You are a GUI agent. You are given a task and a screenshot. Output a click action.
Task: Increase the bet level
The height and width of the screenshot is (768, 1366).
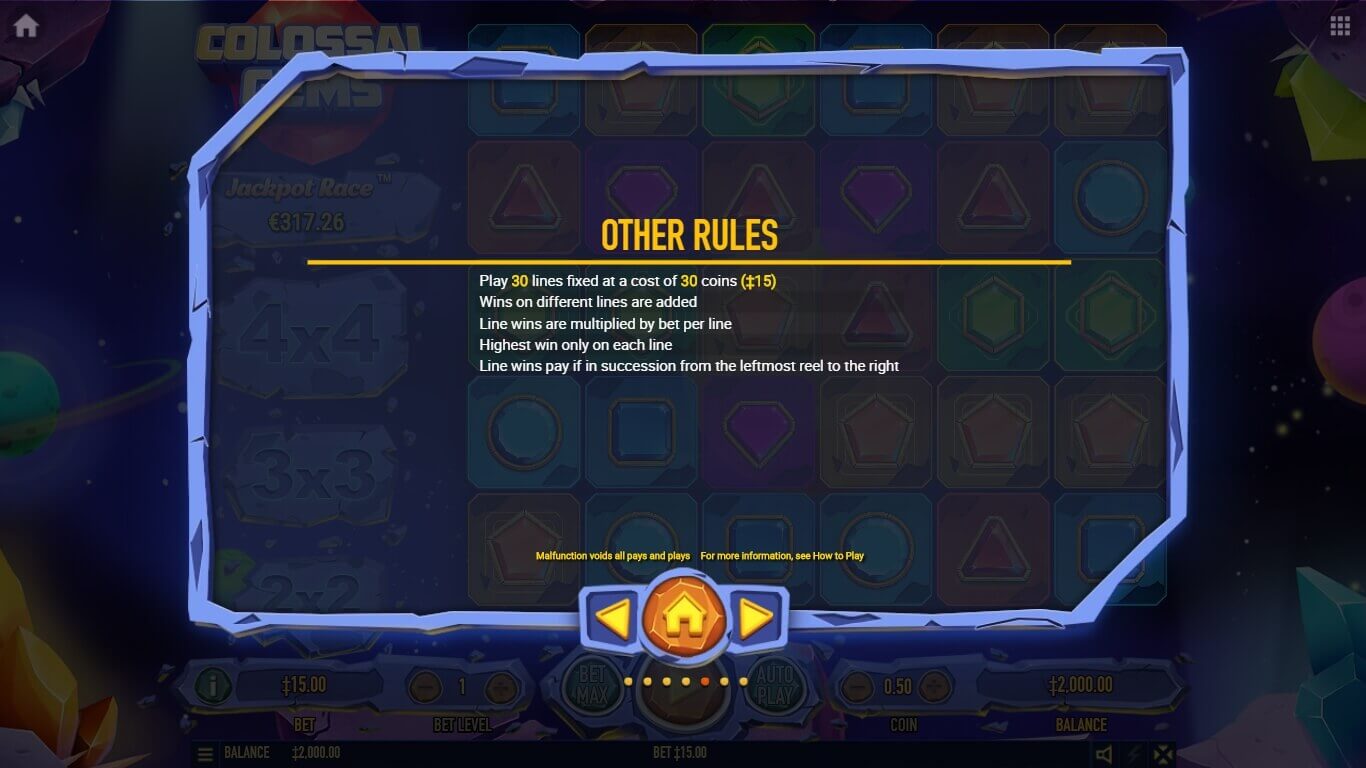coord(500,687)
